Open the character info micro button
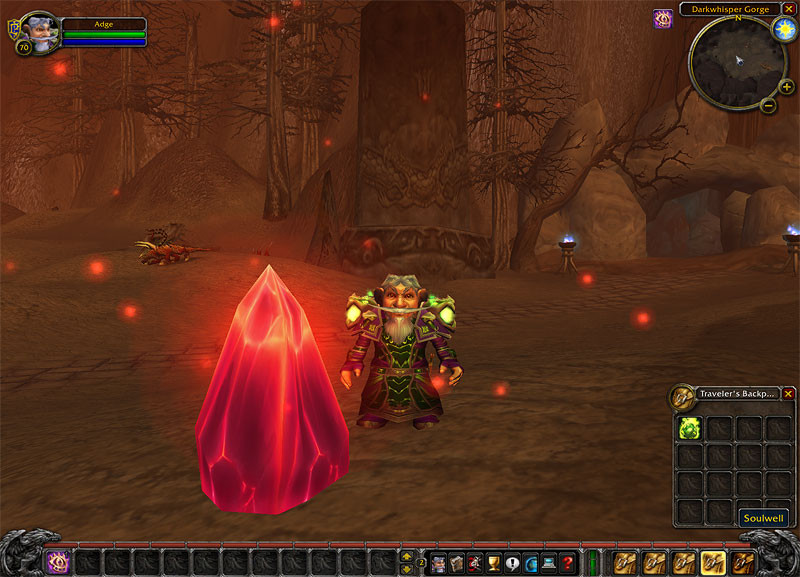 pos(439,563)
